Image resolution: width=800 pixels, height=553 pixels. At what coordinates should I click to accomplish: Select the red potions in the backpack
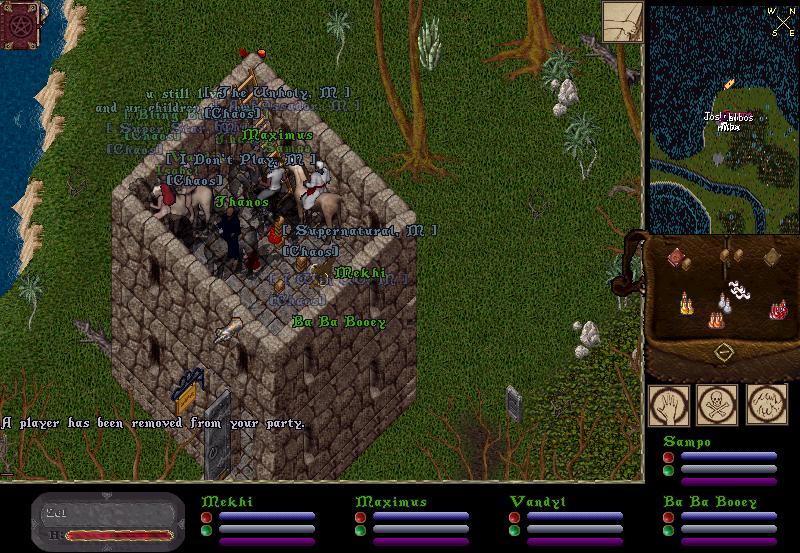(778, 310)
